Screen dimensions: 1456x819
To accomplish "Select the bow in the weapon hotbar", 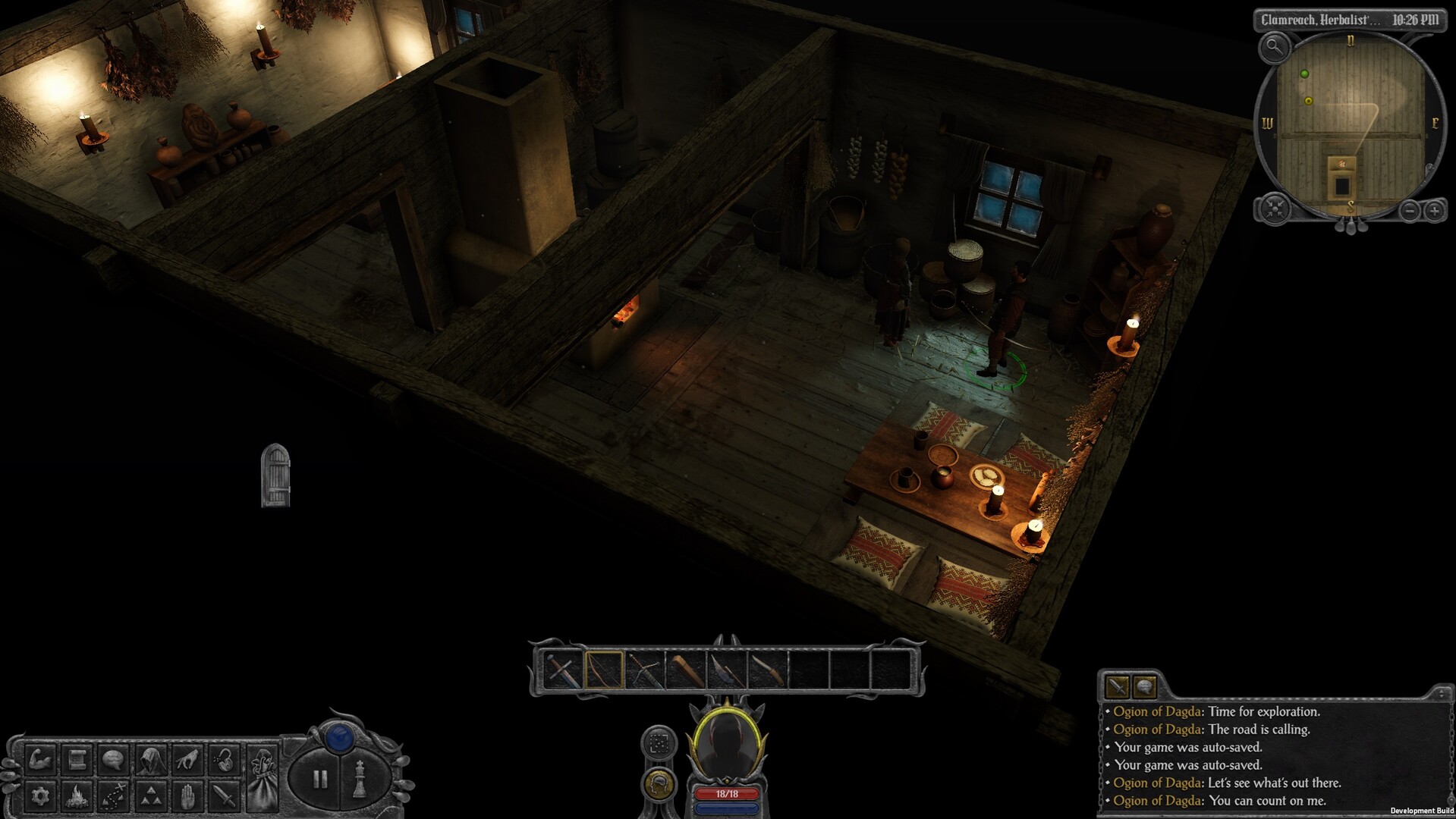I will pos(604,670).
